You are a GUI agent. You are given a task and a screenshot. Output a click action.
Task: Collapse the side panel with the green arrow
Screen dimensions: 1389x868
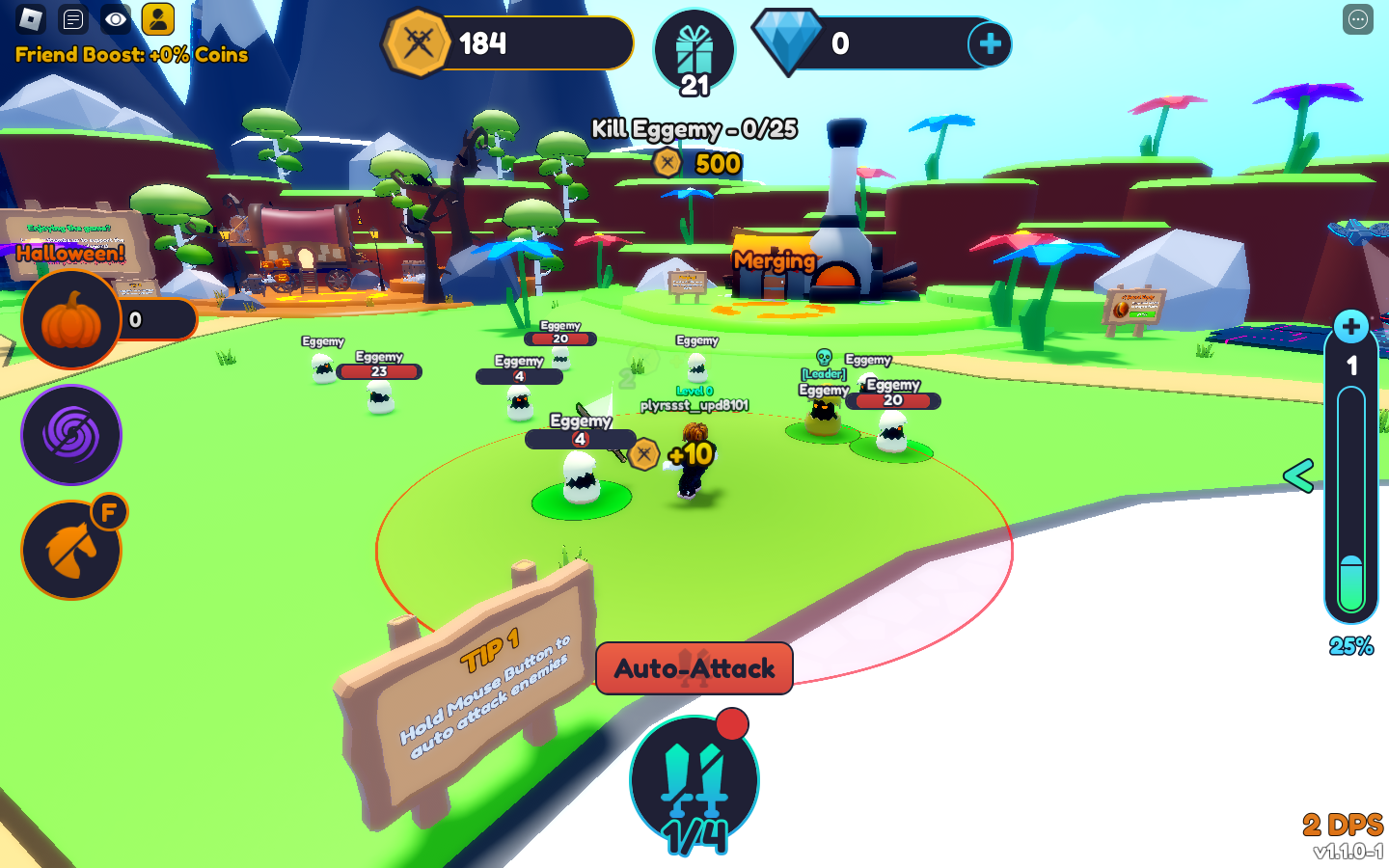click(1298, 475)
